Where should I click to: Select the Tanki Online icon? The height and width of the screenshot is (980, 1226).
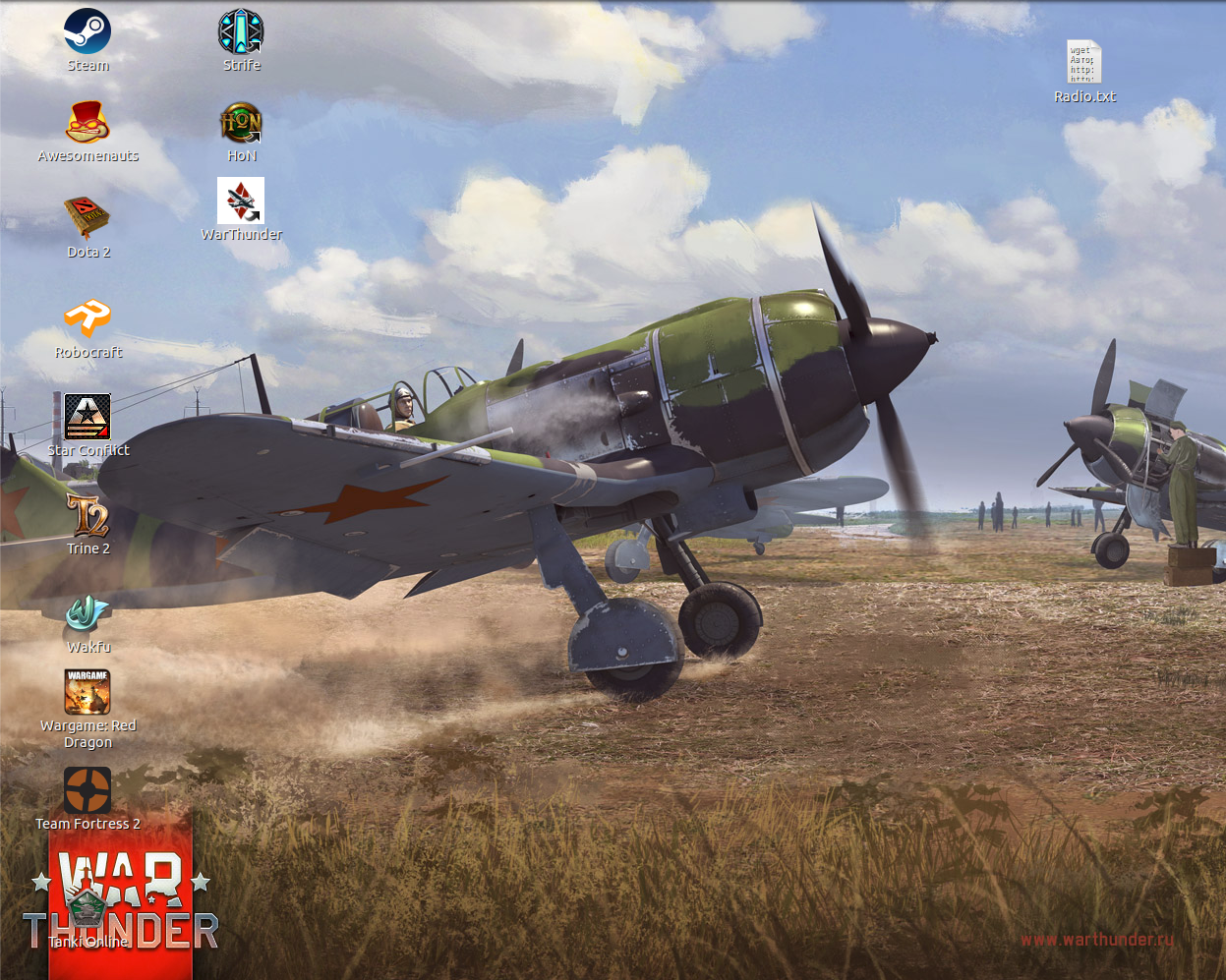88,909
